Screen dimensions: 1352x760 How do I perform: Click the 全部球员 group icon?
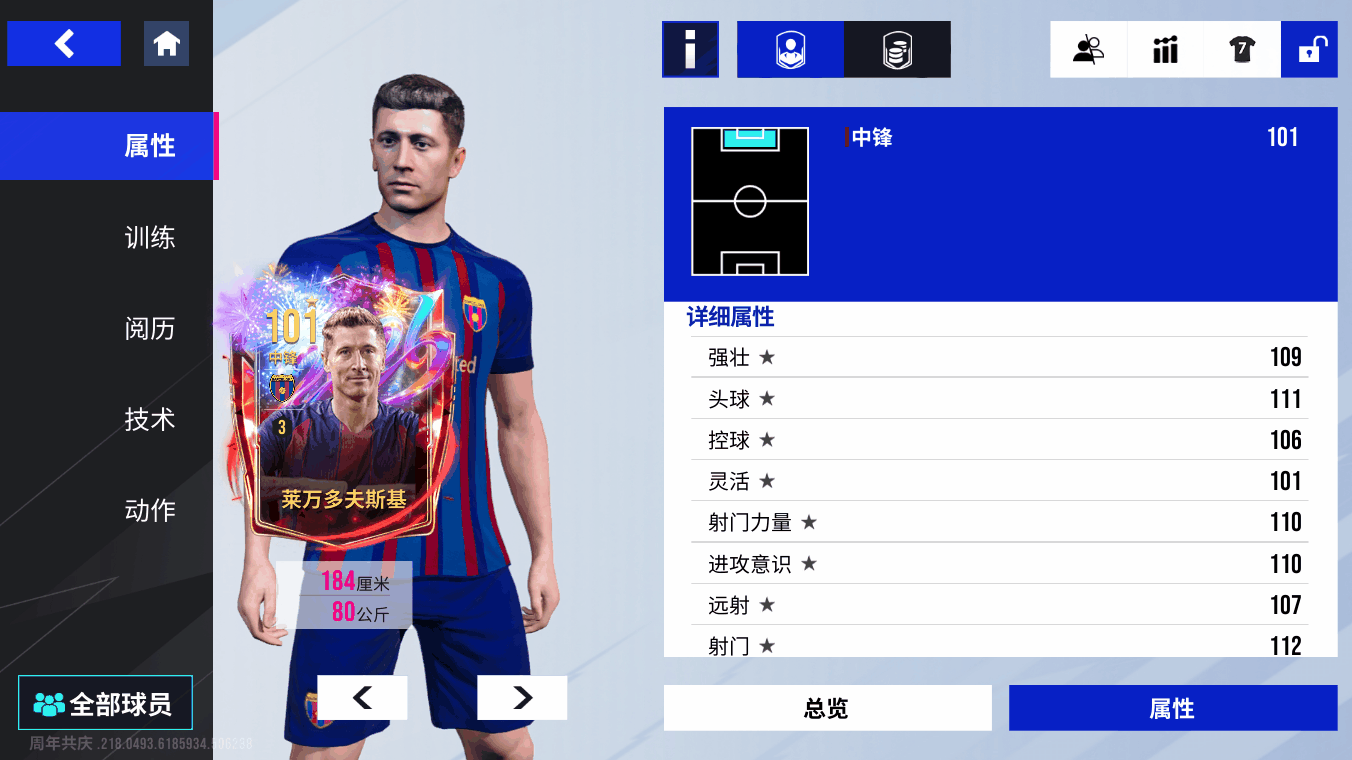(x=103, y=702)
